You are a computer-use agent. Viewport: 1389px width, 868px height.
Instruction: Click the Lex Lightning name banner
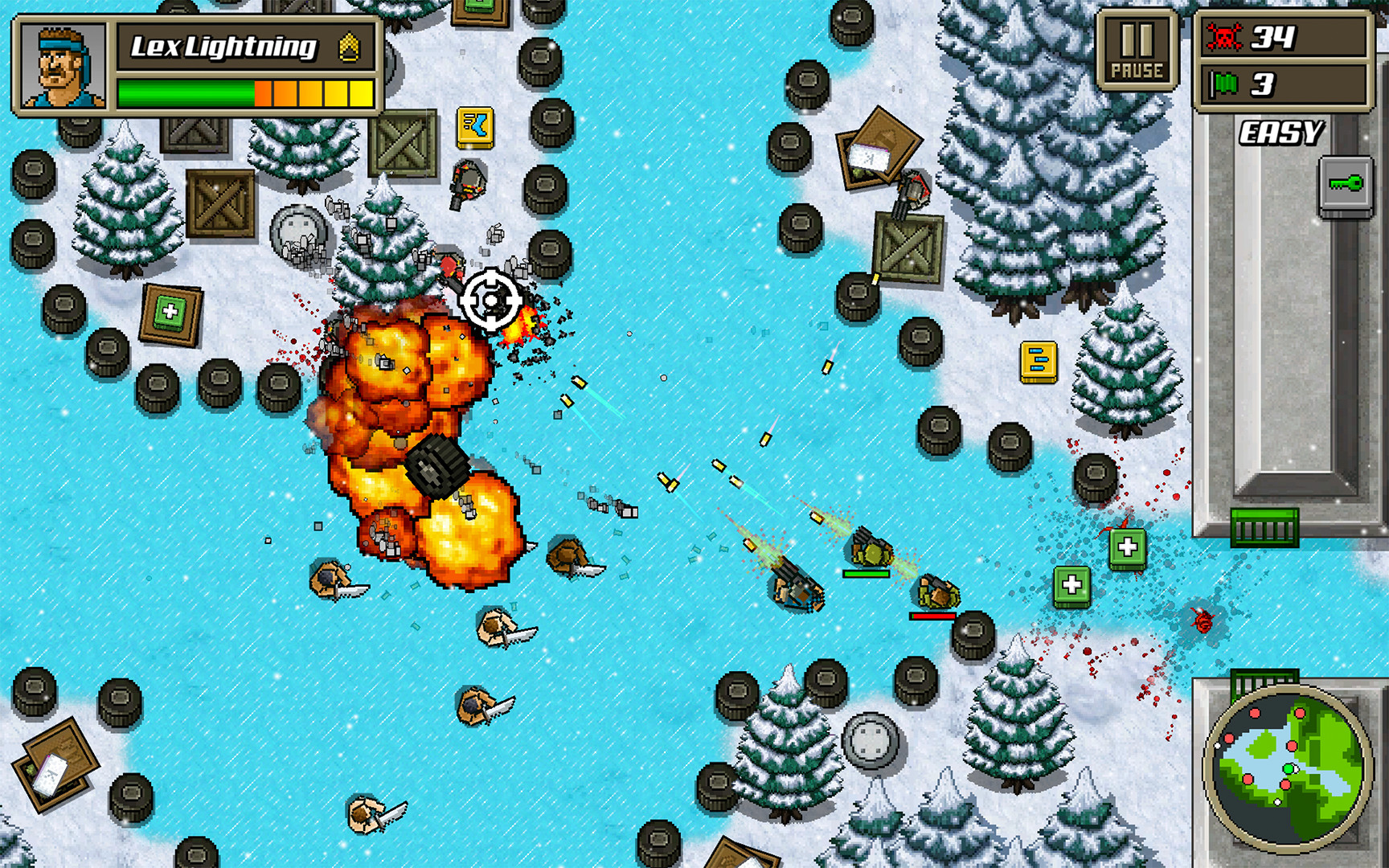225,47
